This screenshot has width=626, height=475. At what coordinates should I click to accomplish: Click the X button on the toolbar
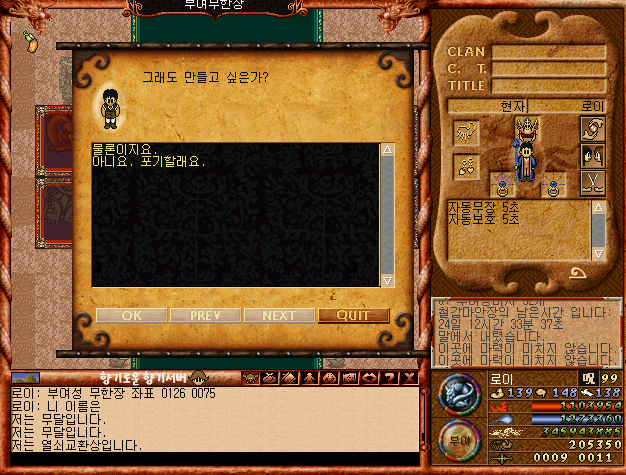408,378
